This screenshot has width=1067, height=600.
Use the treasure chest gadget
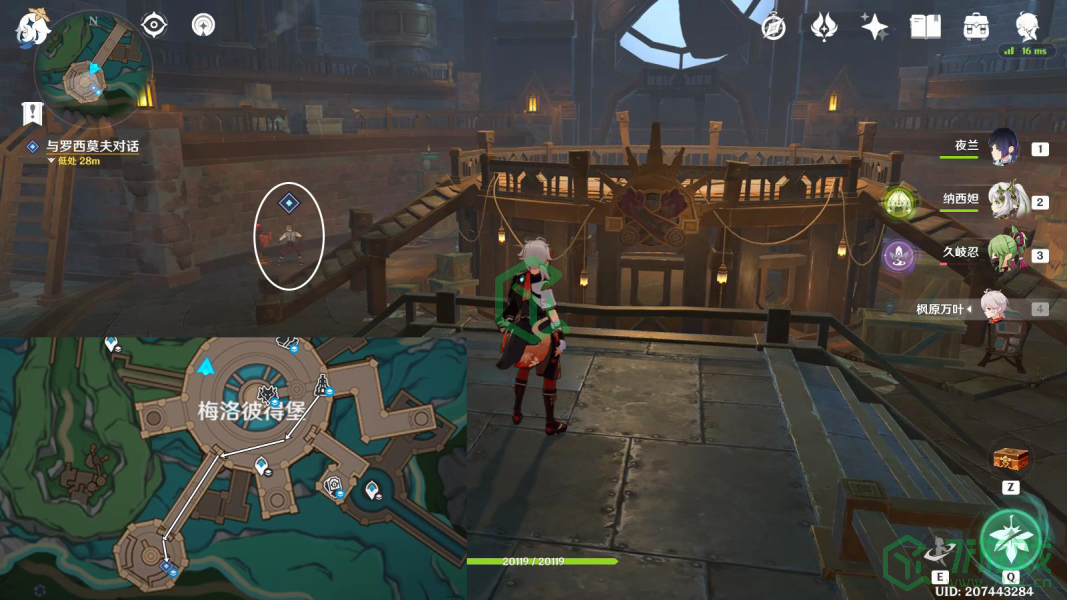[1010, 460]
